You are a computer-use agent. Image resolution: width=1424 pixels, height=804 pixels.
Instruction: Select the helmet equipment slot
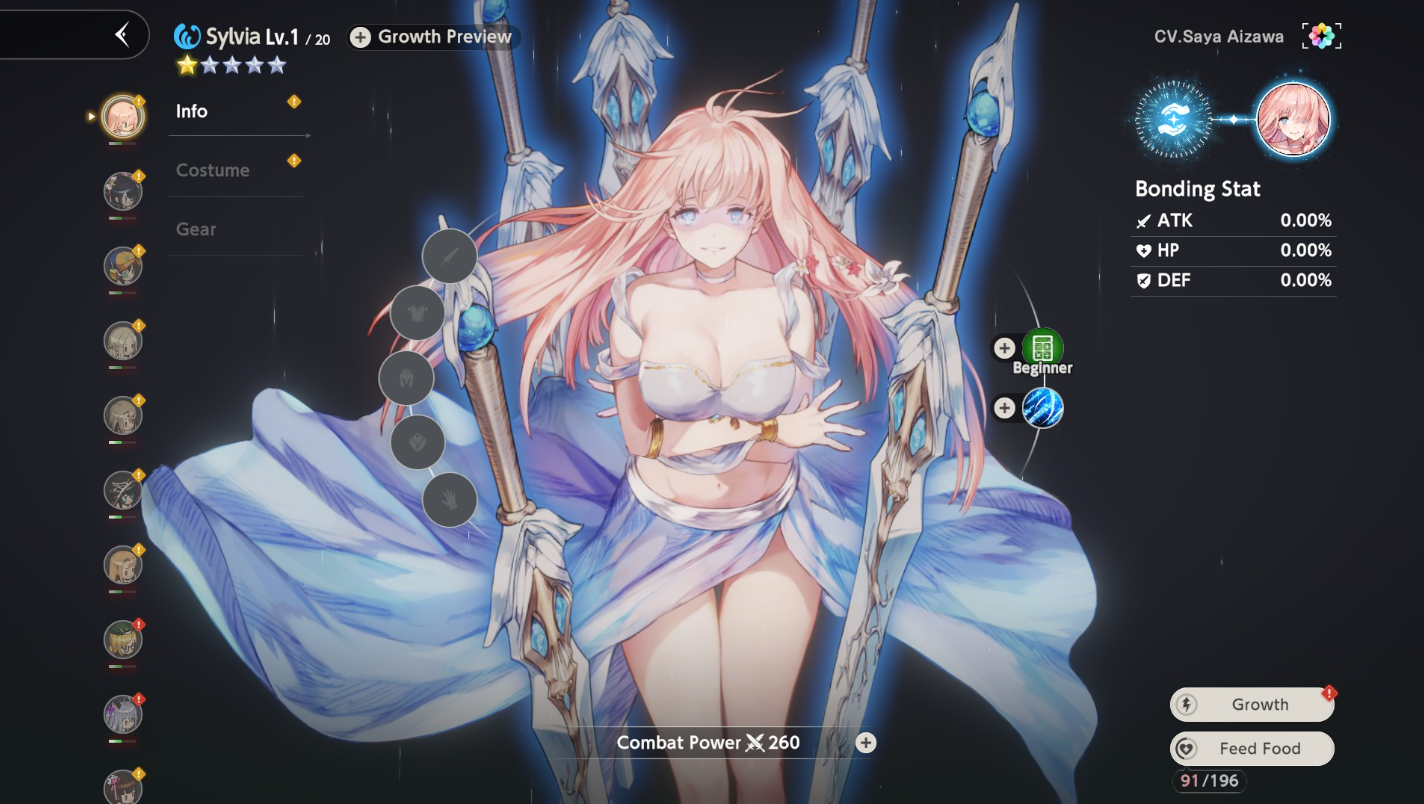tap(406, 379)
